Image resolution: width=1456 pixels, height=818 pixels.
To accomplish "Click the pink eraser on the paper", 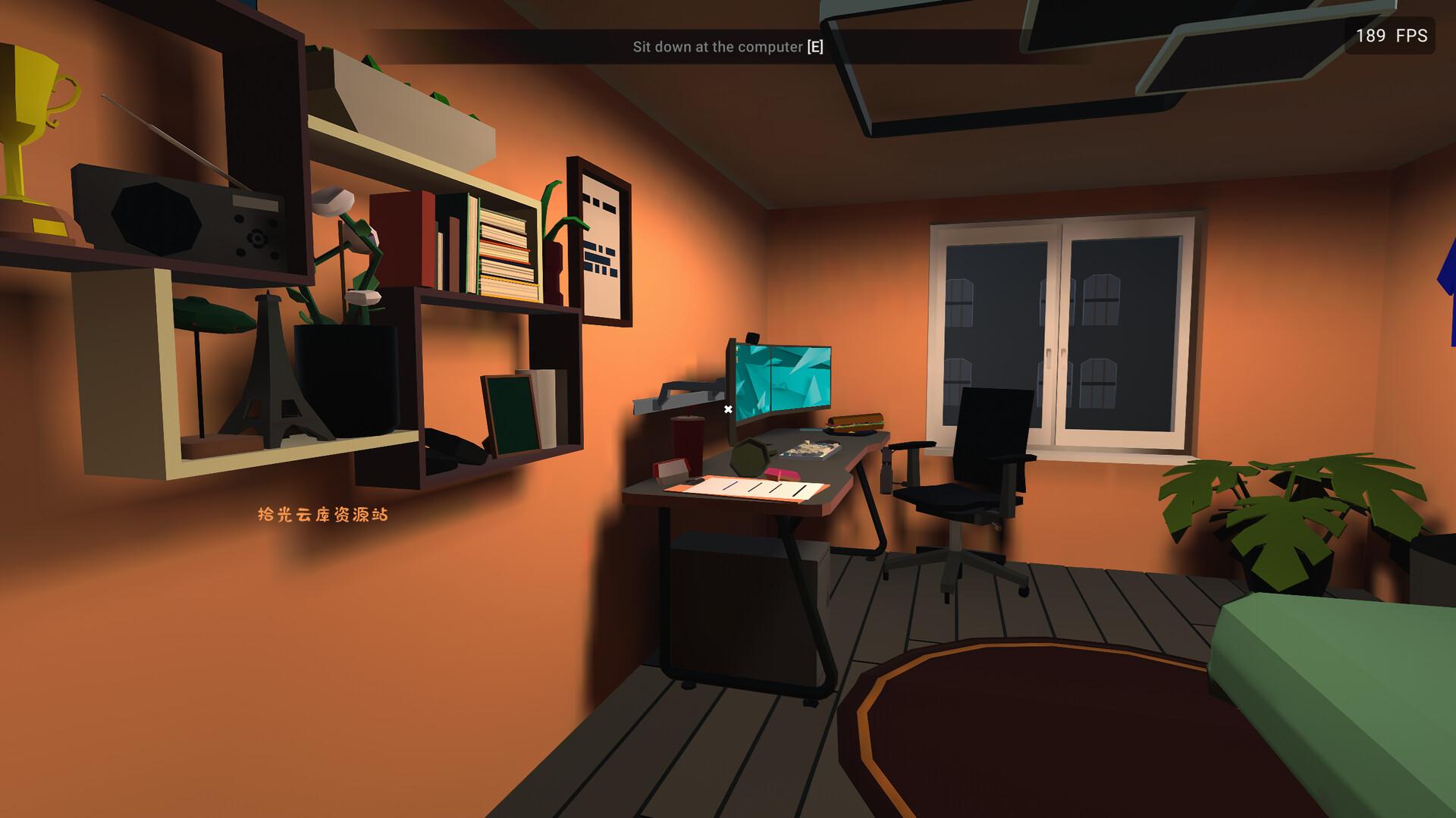I will (x=781, y=474).
